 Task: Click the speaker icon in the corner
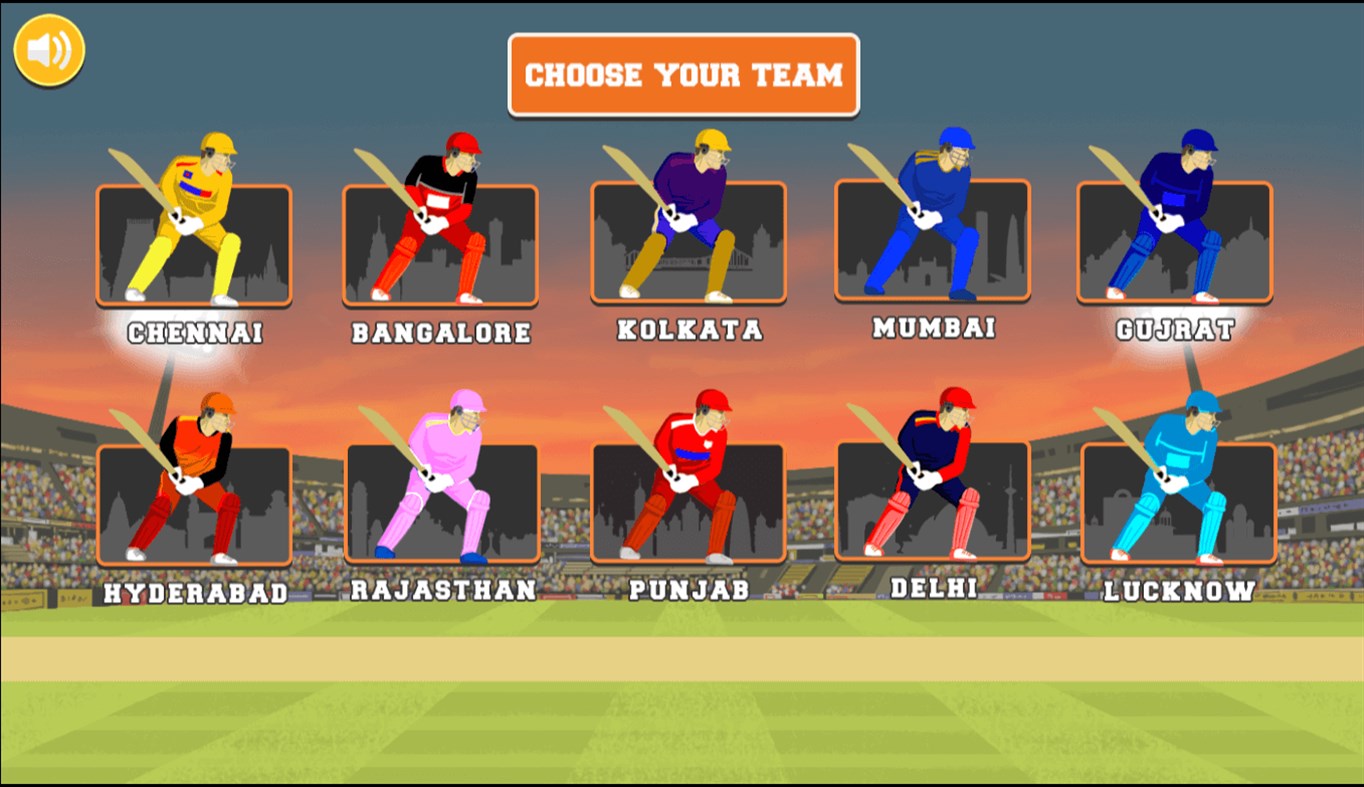coord(47,47)
